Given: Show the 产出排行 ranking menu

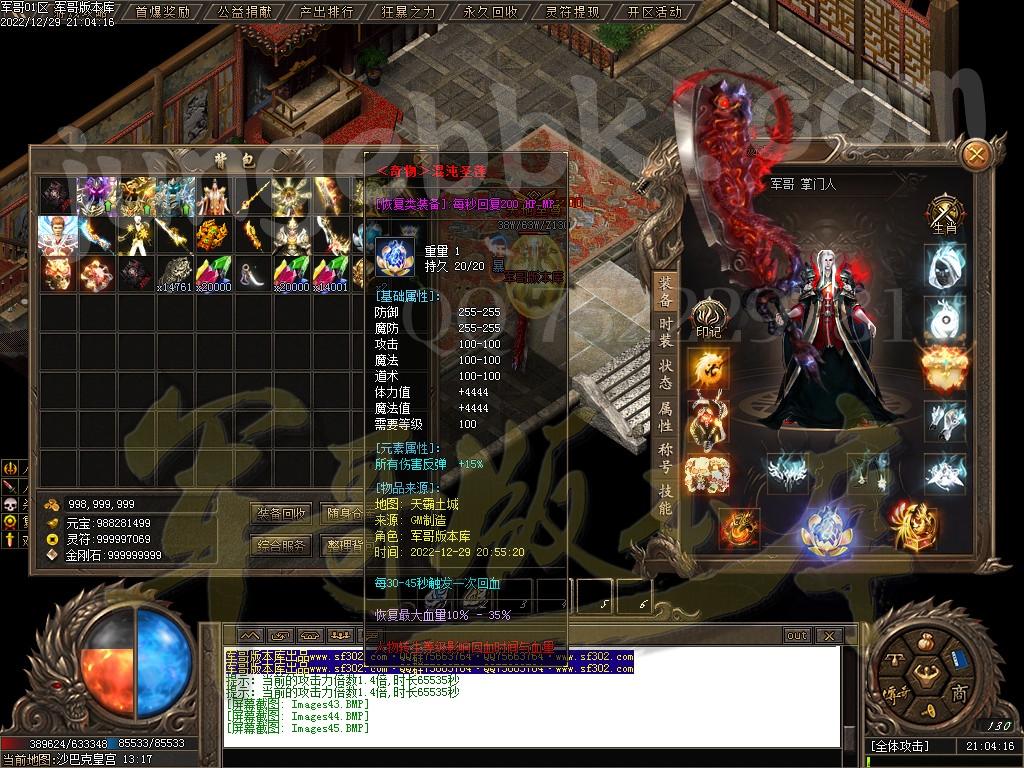Looking at the screenshot, I should coord(326,13).
